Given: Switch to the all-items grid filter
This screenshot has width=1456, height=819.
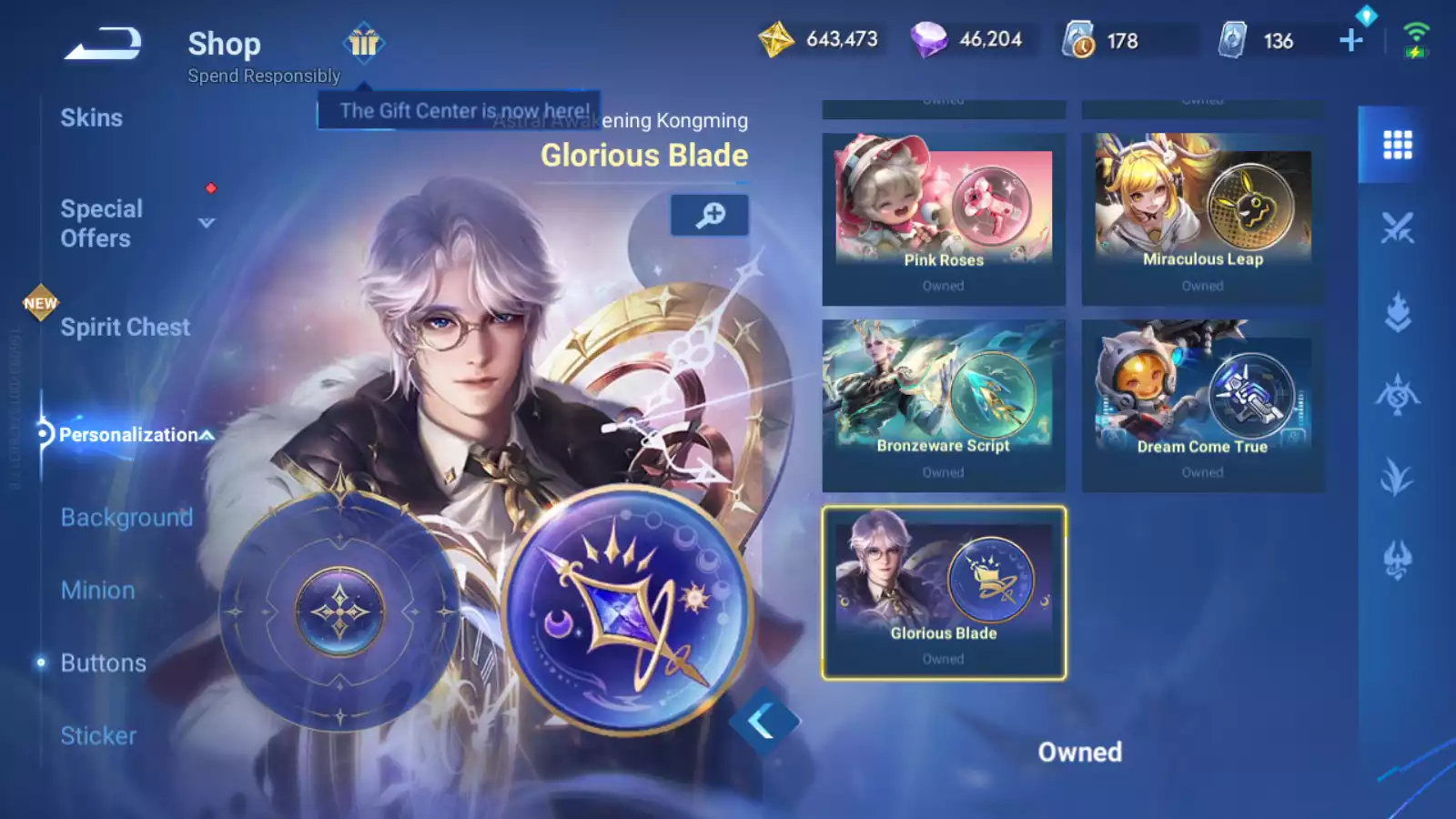Looking at the screenshot, I should point(1397,145).
